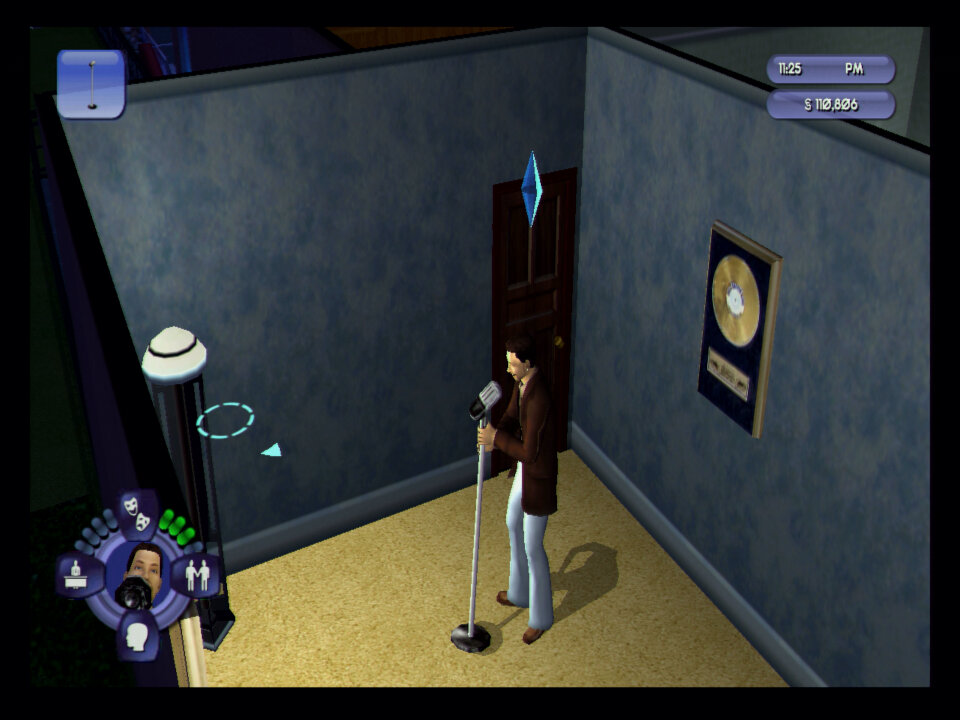Show the relationships panel with two figures
Image resolution: width=960 pixels, height=720 pixels.
click(x=197, y=575)
